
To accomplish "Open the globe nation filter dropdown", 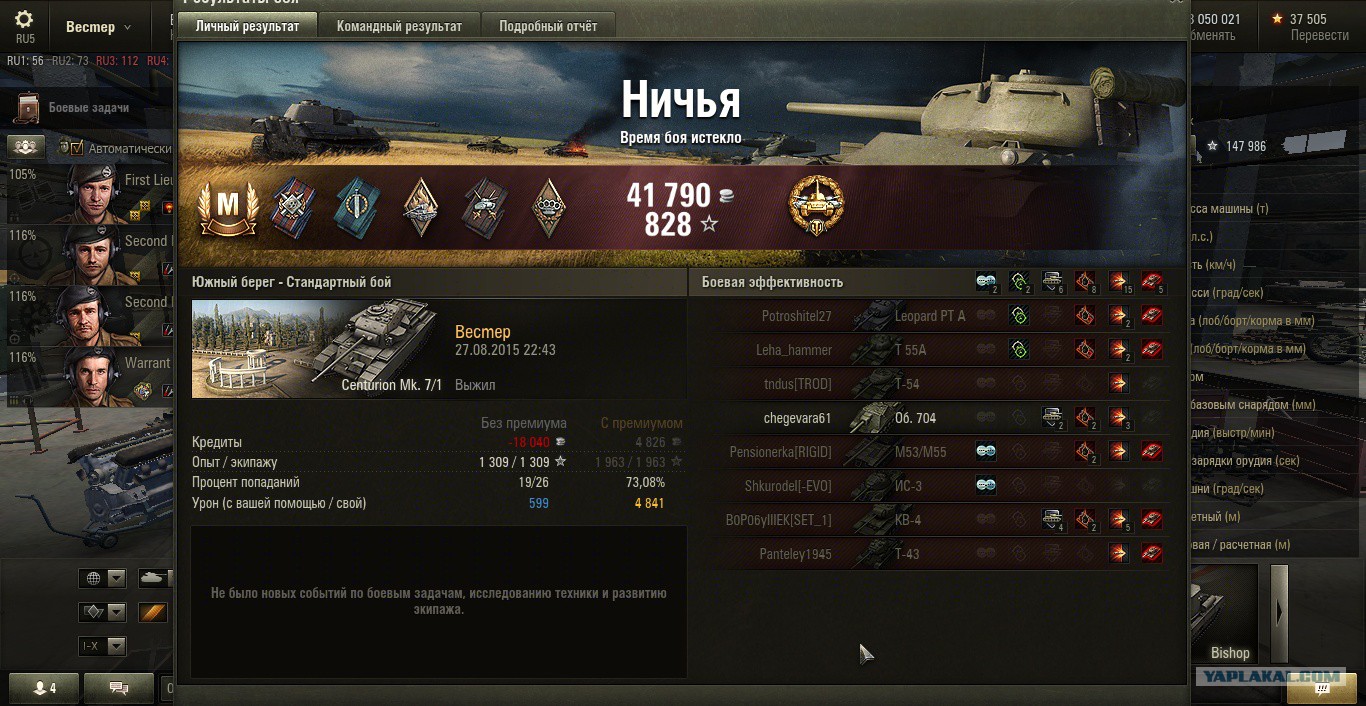I will point(104,579).
